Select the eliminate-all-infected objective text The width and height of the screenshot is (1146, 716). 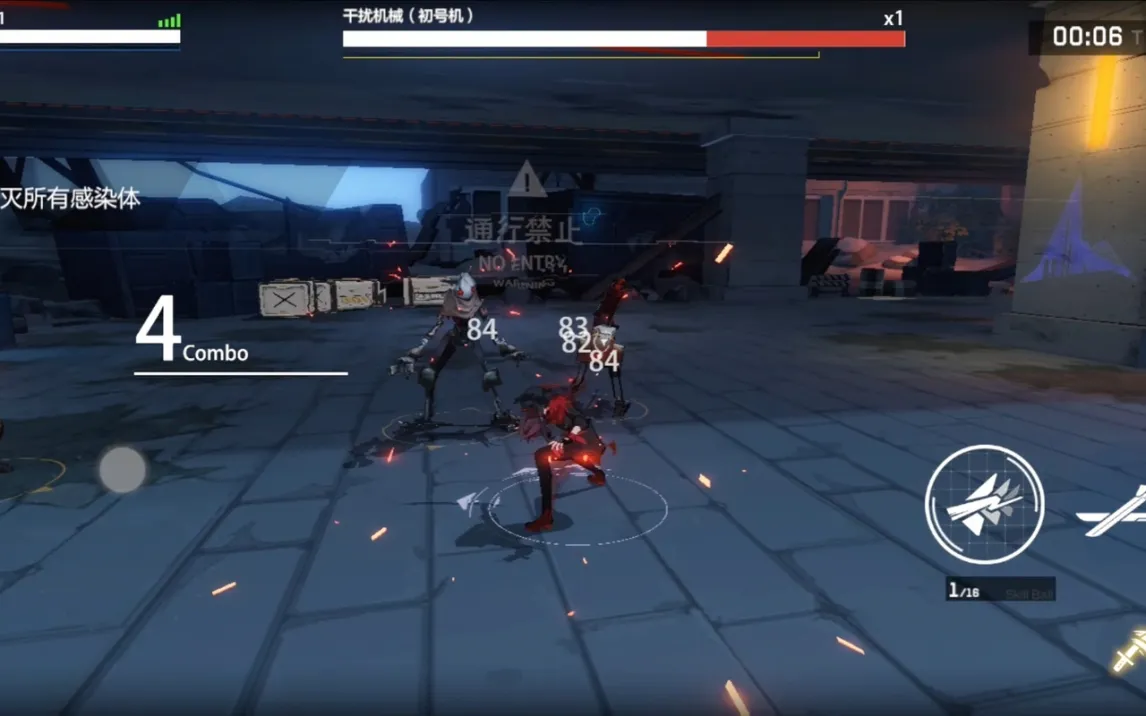pos(70,199)
